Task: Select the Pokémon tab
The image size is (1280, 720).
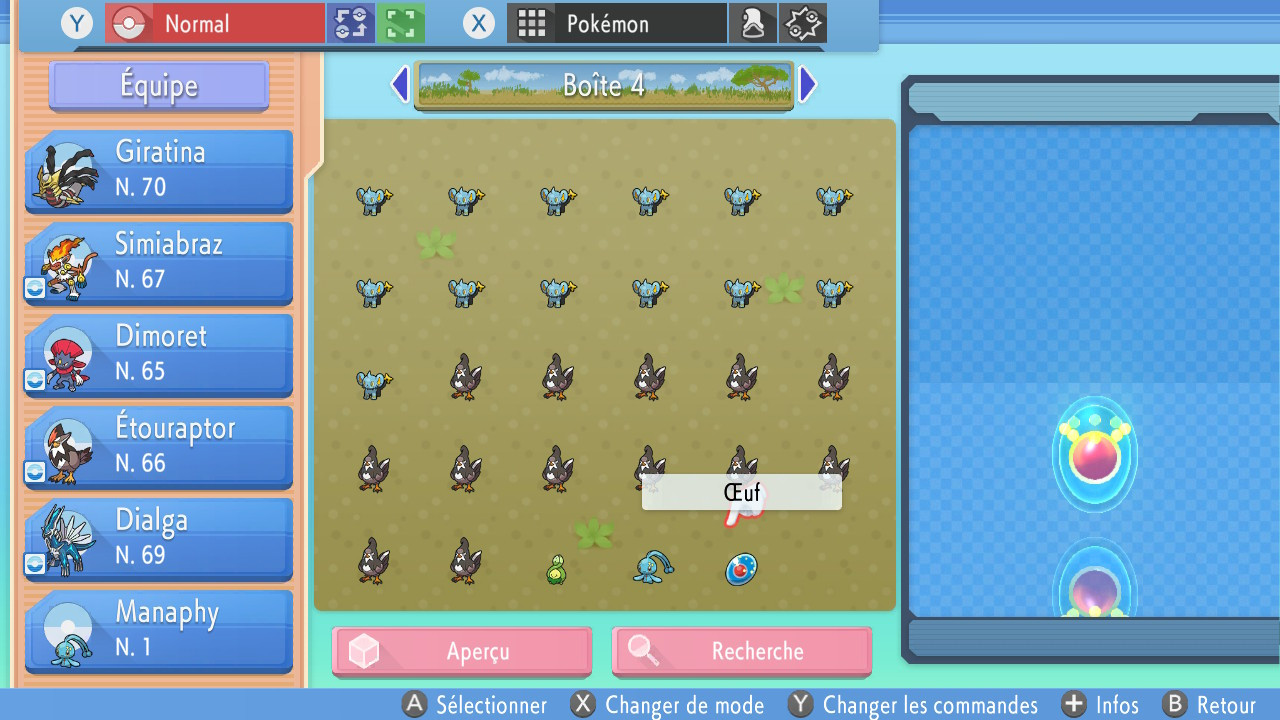Action: (x=617, y=22)
